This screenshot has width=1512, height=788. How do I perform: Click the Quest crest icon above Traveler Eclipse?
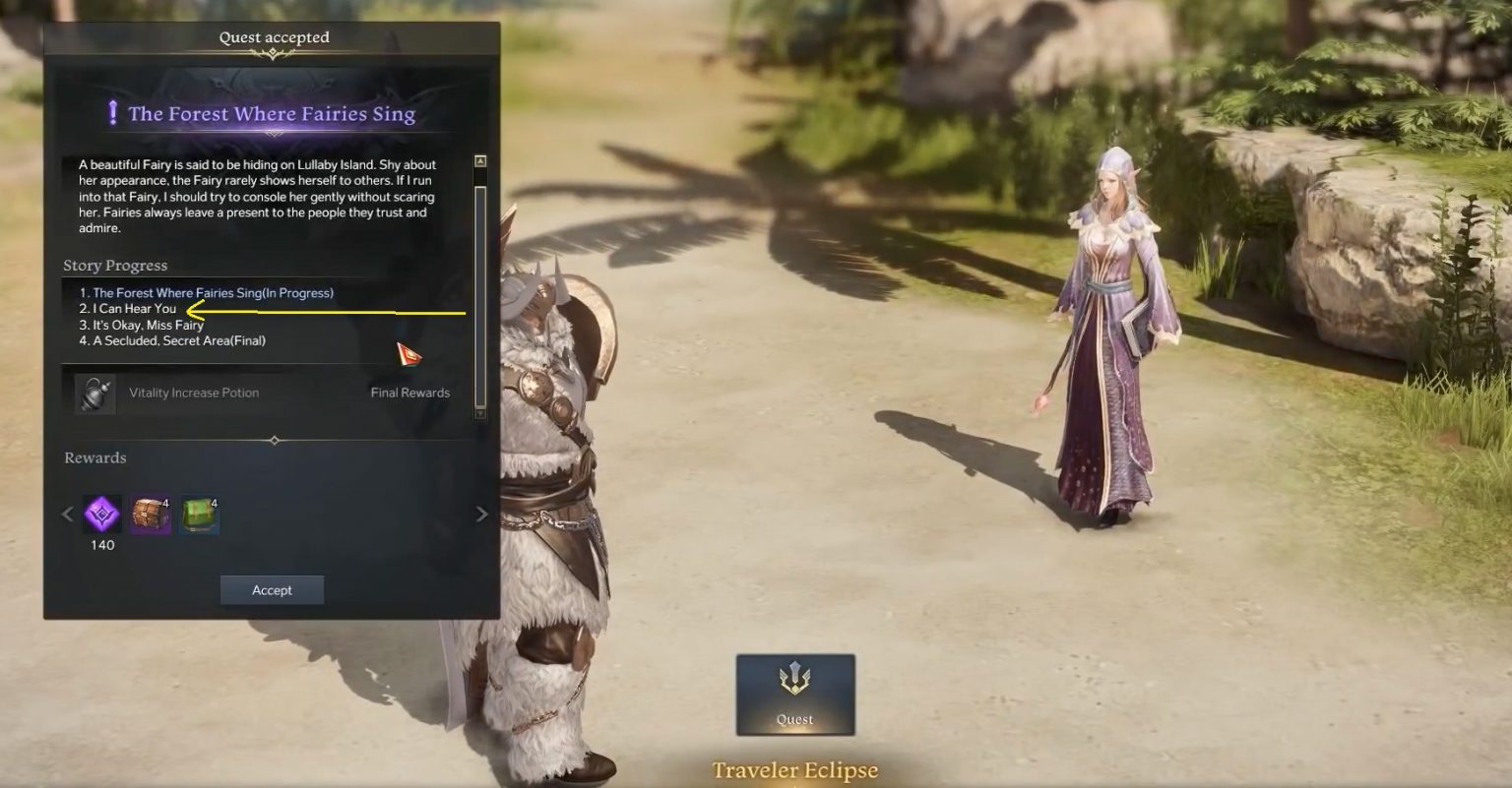(795, 676)
